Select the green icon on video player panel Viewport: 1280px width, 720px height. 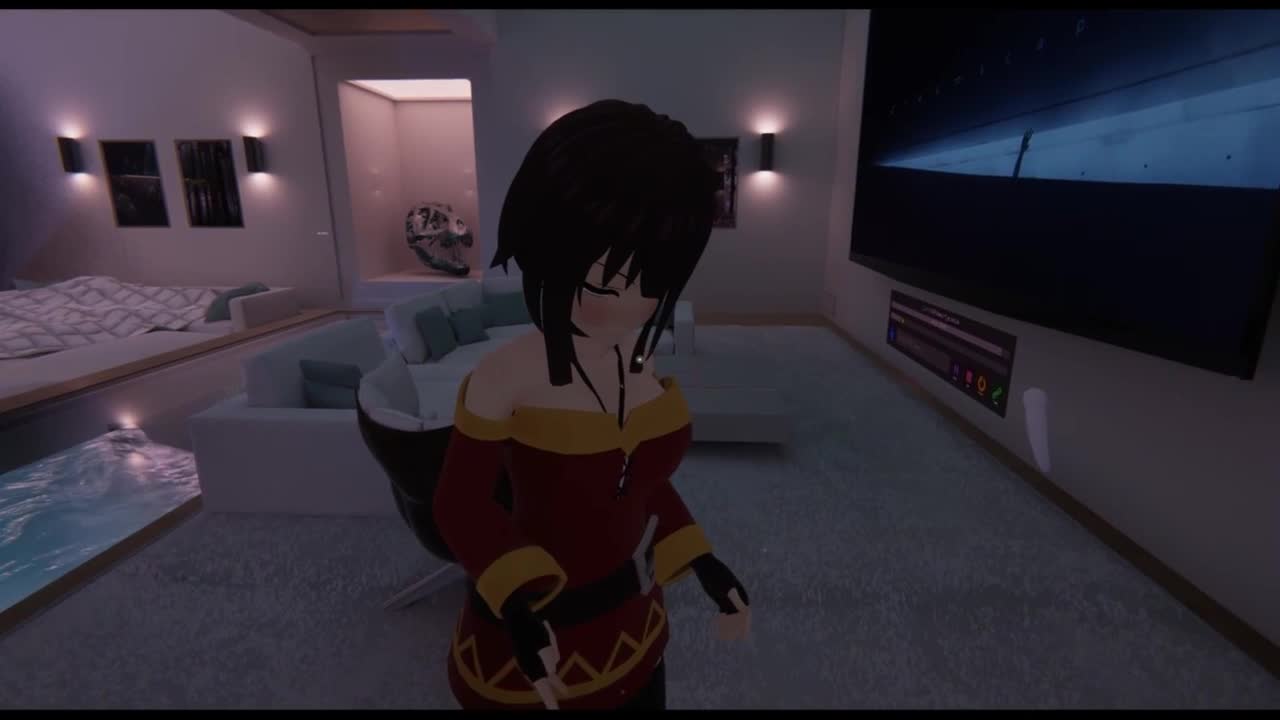997,391
